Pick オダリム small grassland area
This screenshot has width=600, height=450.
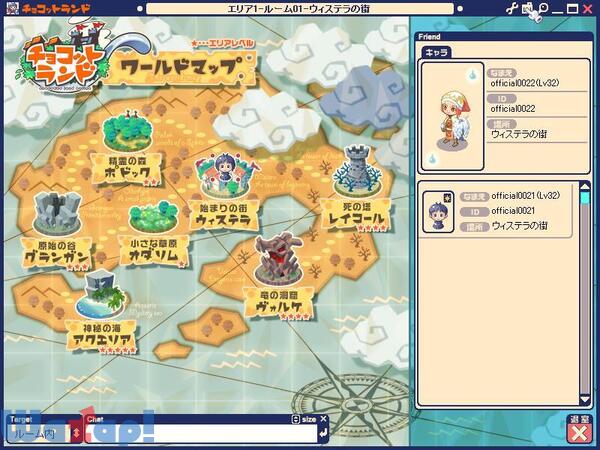point(153,231)
